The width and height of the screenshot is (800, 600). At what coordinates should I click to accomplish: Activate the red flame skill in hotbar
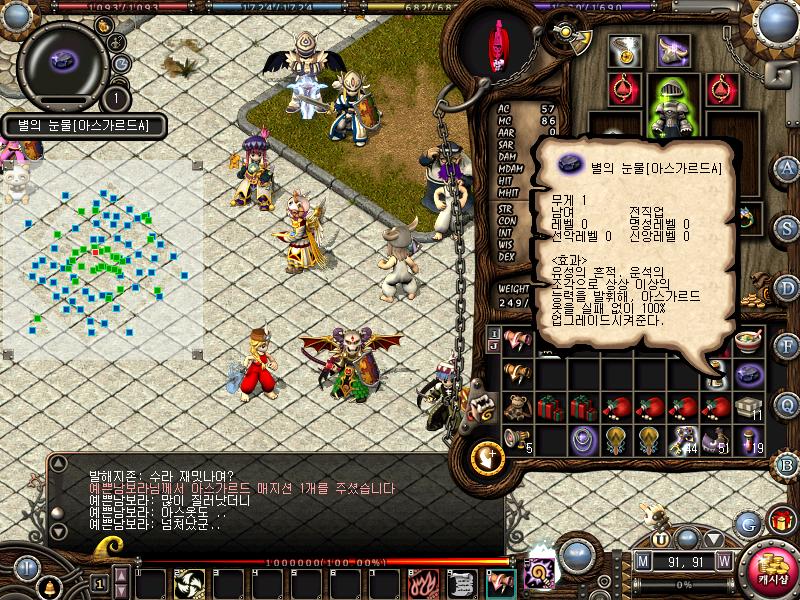423,582
